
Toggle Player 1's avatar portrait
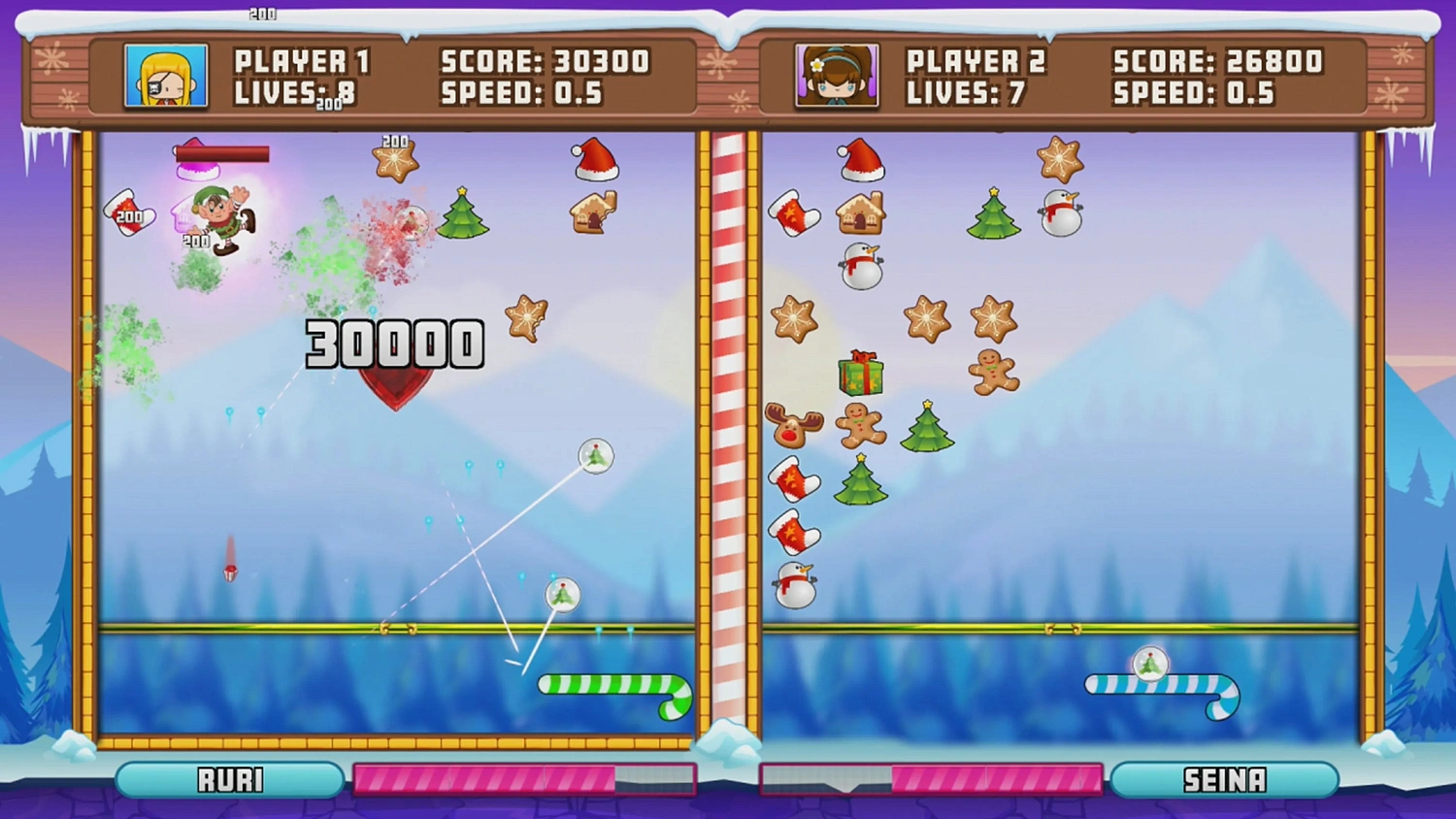click(x=166, y=78)
